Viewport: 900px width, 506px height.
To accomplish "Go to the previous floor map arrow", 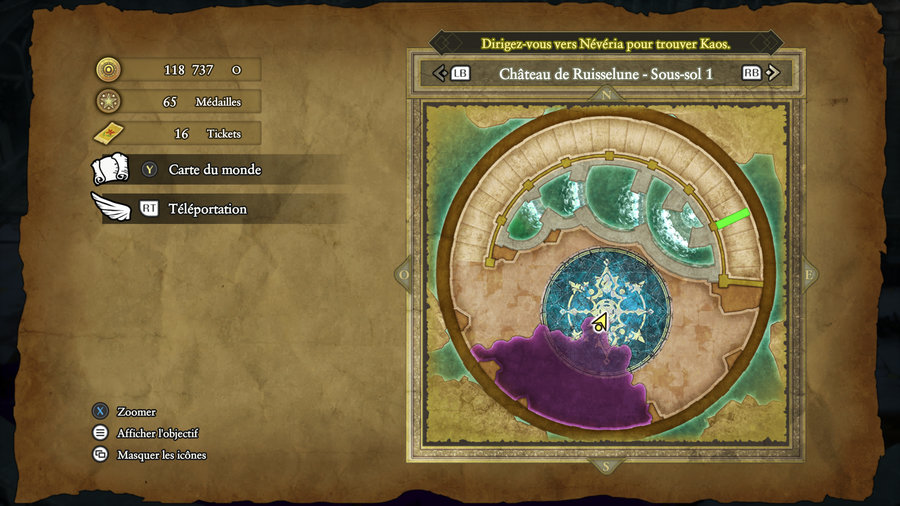I will coord(438,73).
